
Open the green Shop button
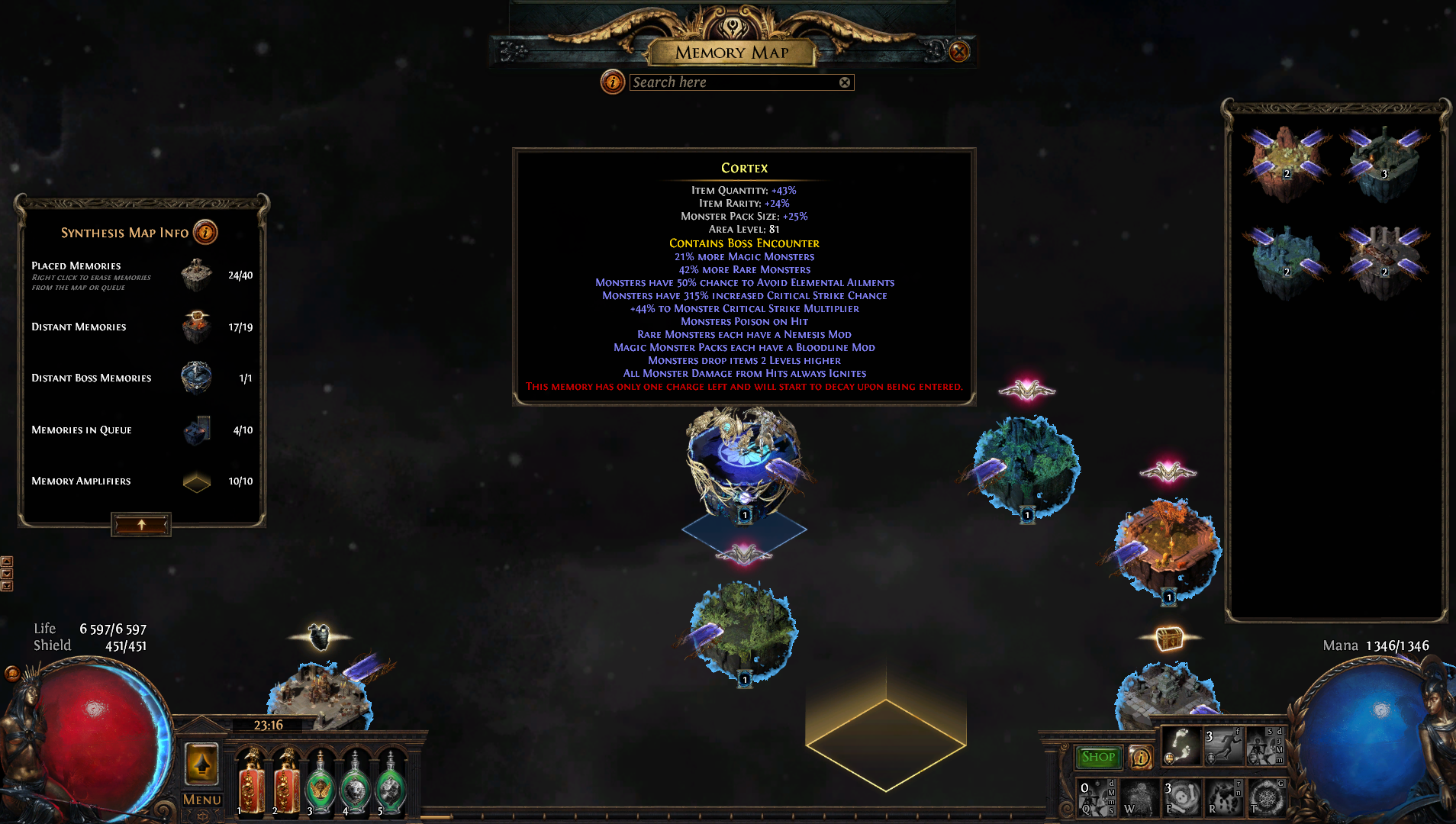pos(1098,757)
